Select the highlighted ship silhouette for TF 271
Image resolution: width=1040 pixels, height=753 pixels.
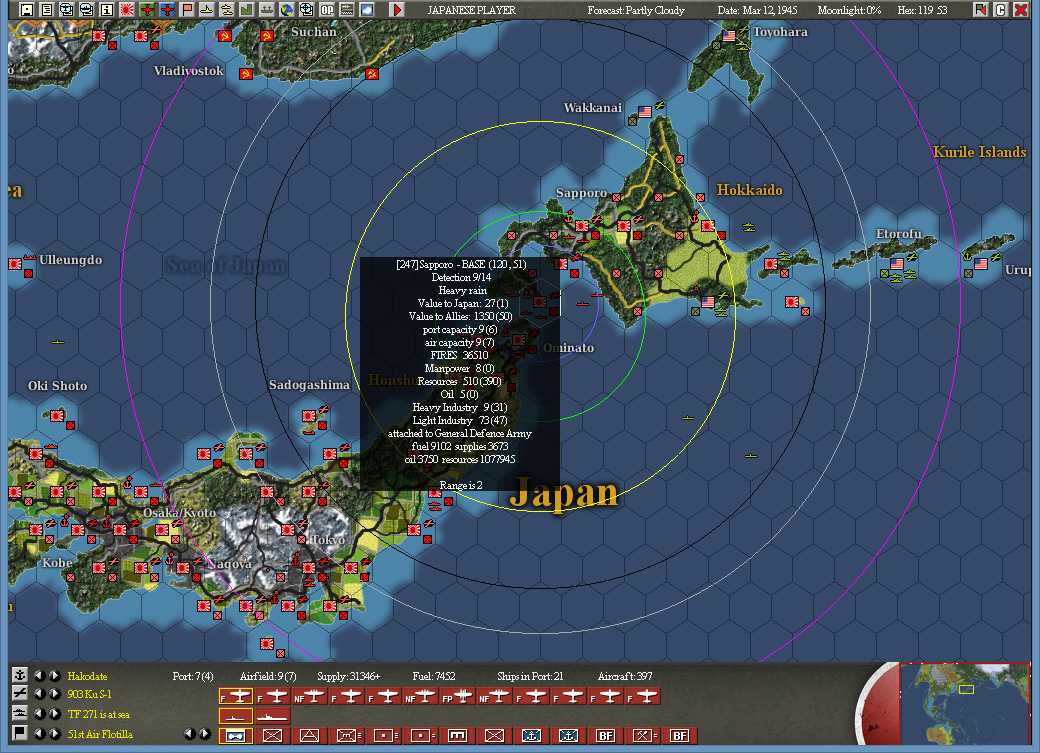[235, 715]
